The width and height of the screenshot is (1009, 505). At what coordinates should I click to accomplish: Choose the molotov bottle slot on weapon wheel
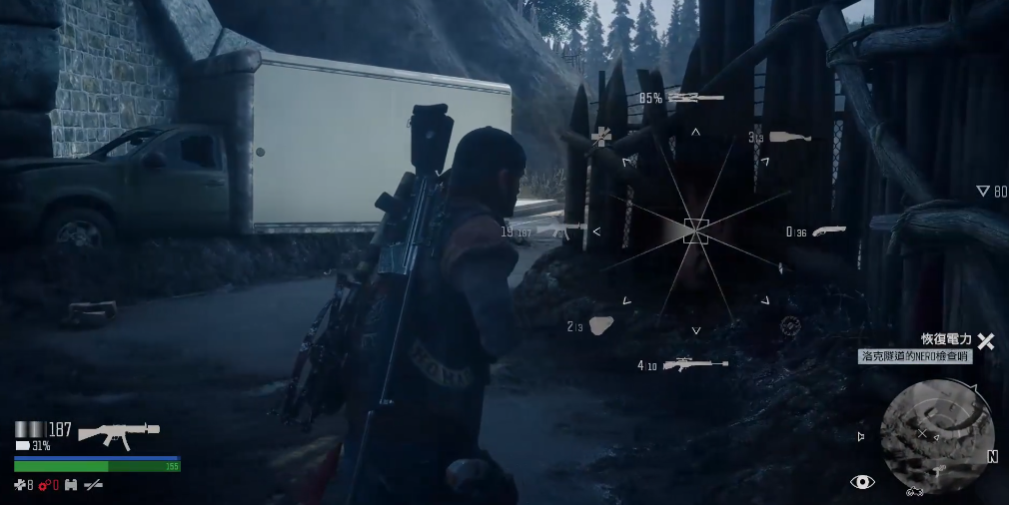click(790, 137)
